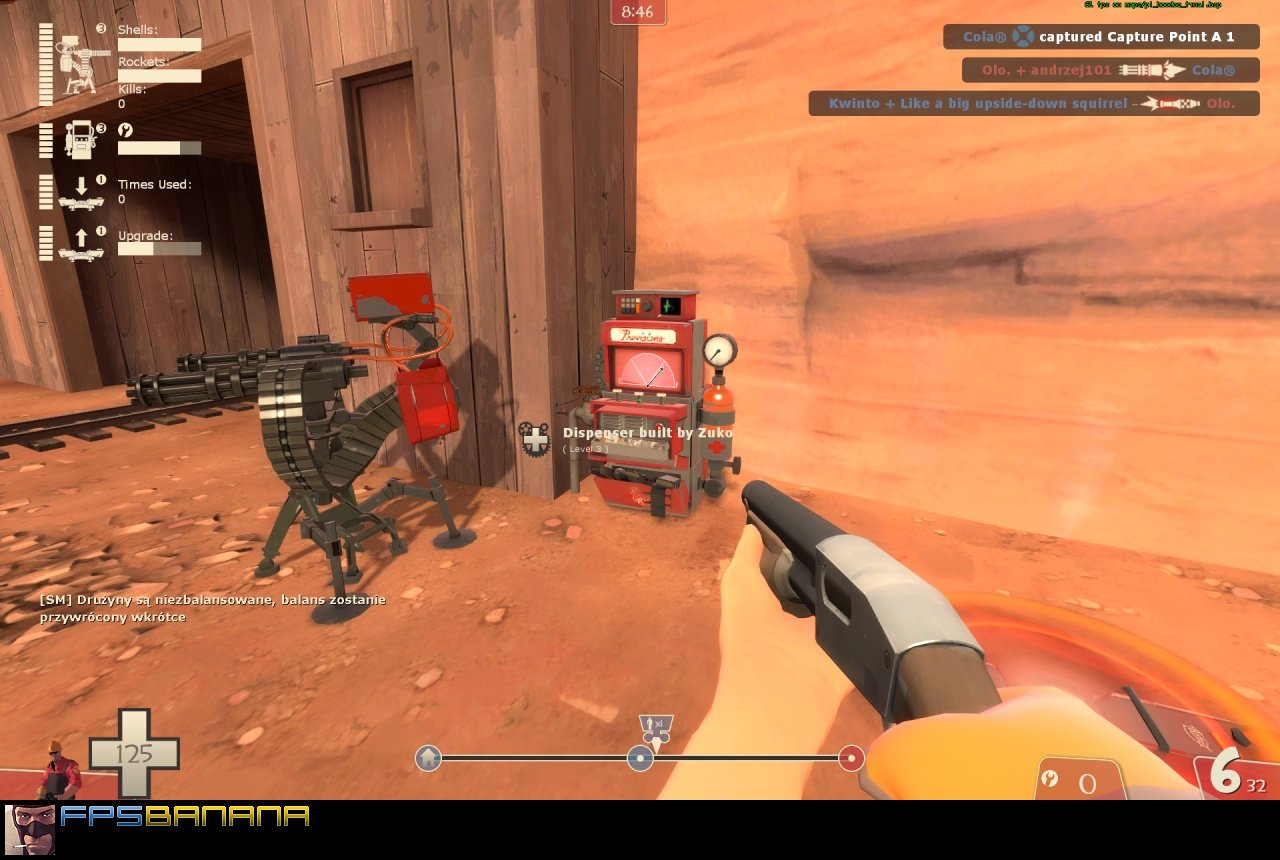Click the wrench metal icon beside the dispenser bar
The width and height of the screenshot is (1280, 860).
pyautogui.click(x=124, y=128)
